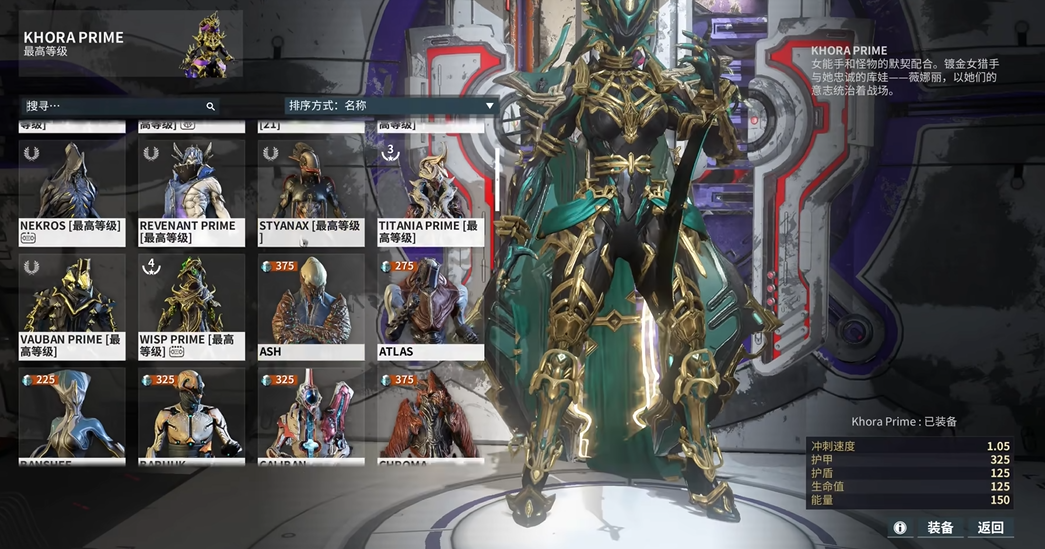Open the info button beside 装备
Screen dimensions: 1045x549
coord(900,527)
